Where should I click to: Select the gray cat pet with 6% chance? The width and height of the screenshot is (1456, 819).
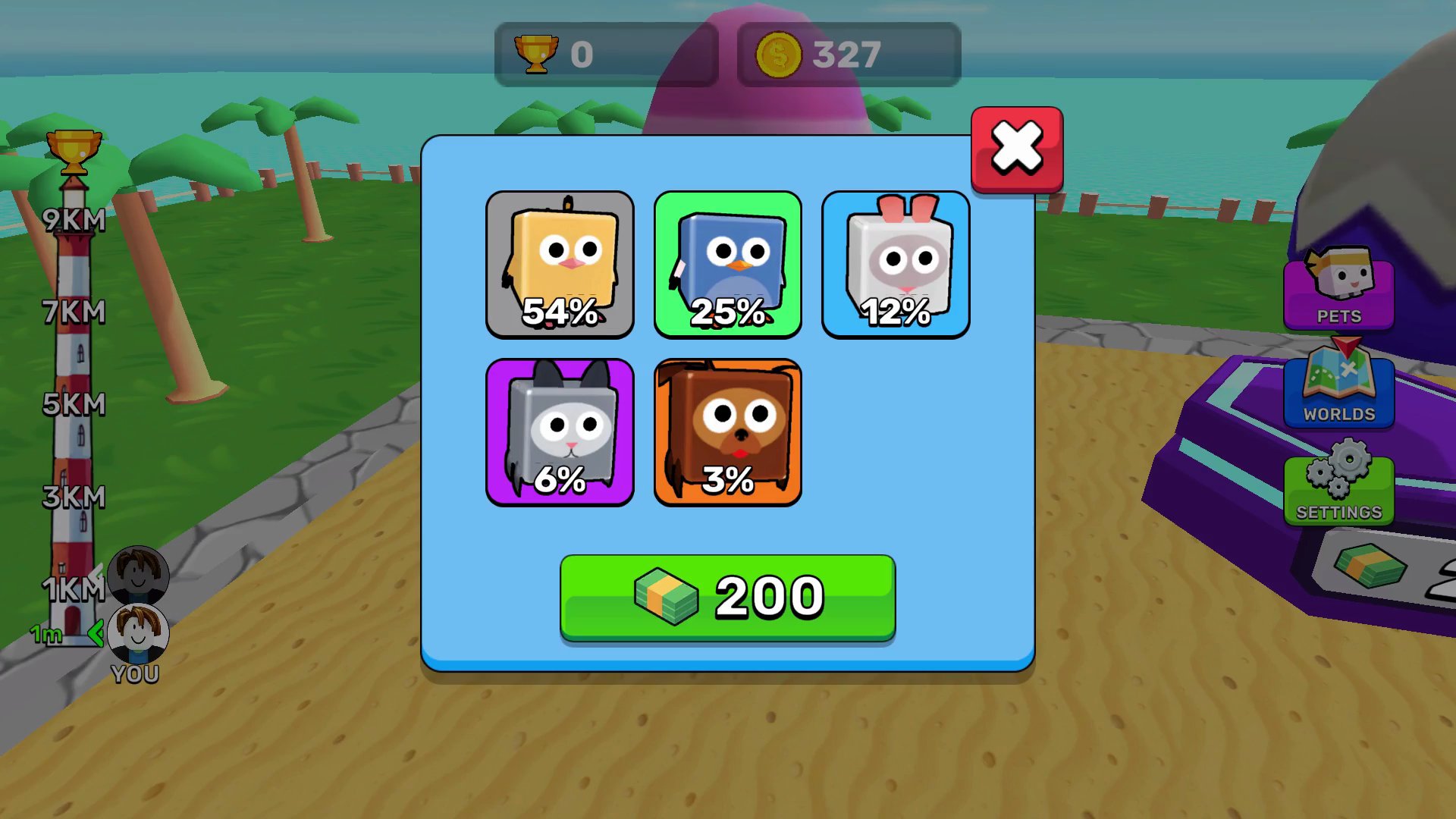tap(560, 432)
